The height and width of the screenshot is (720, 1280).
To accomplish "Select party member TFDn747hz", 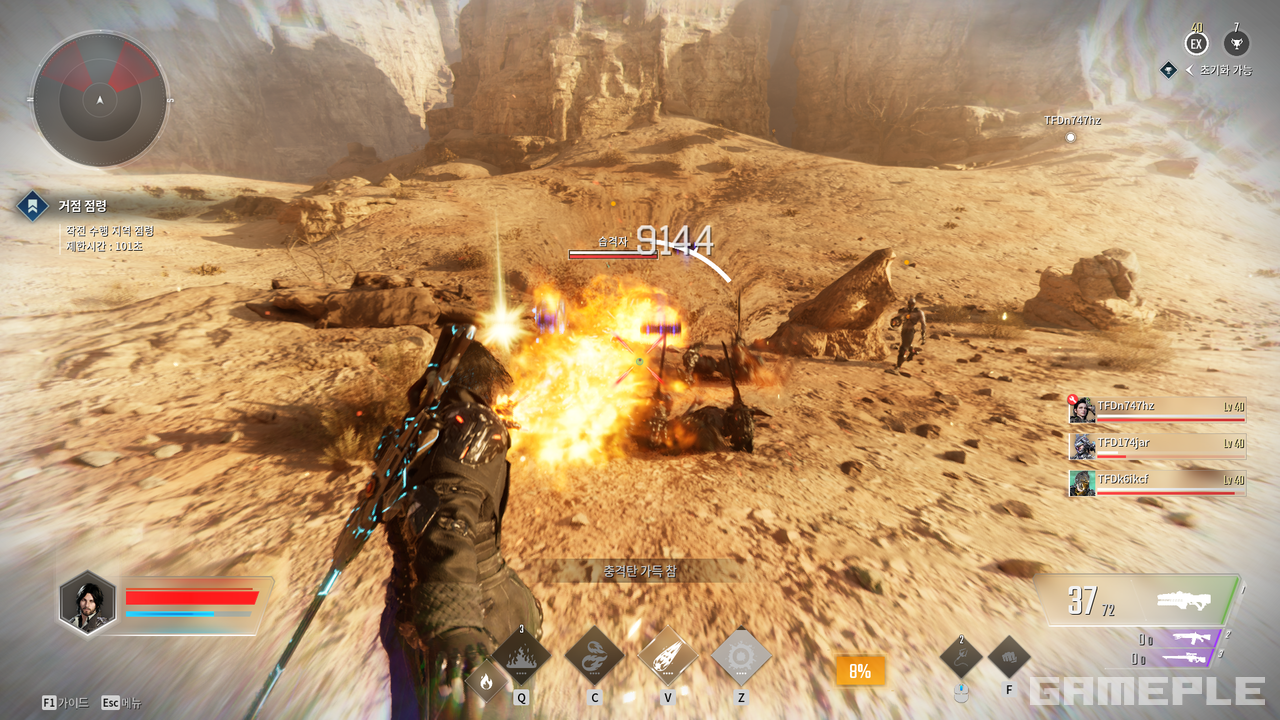I will 1157,410.
